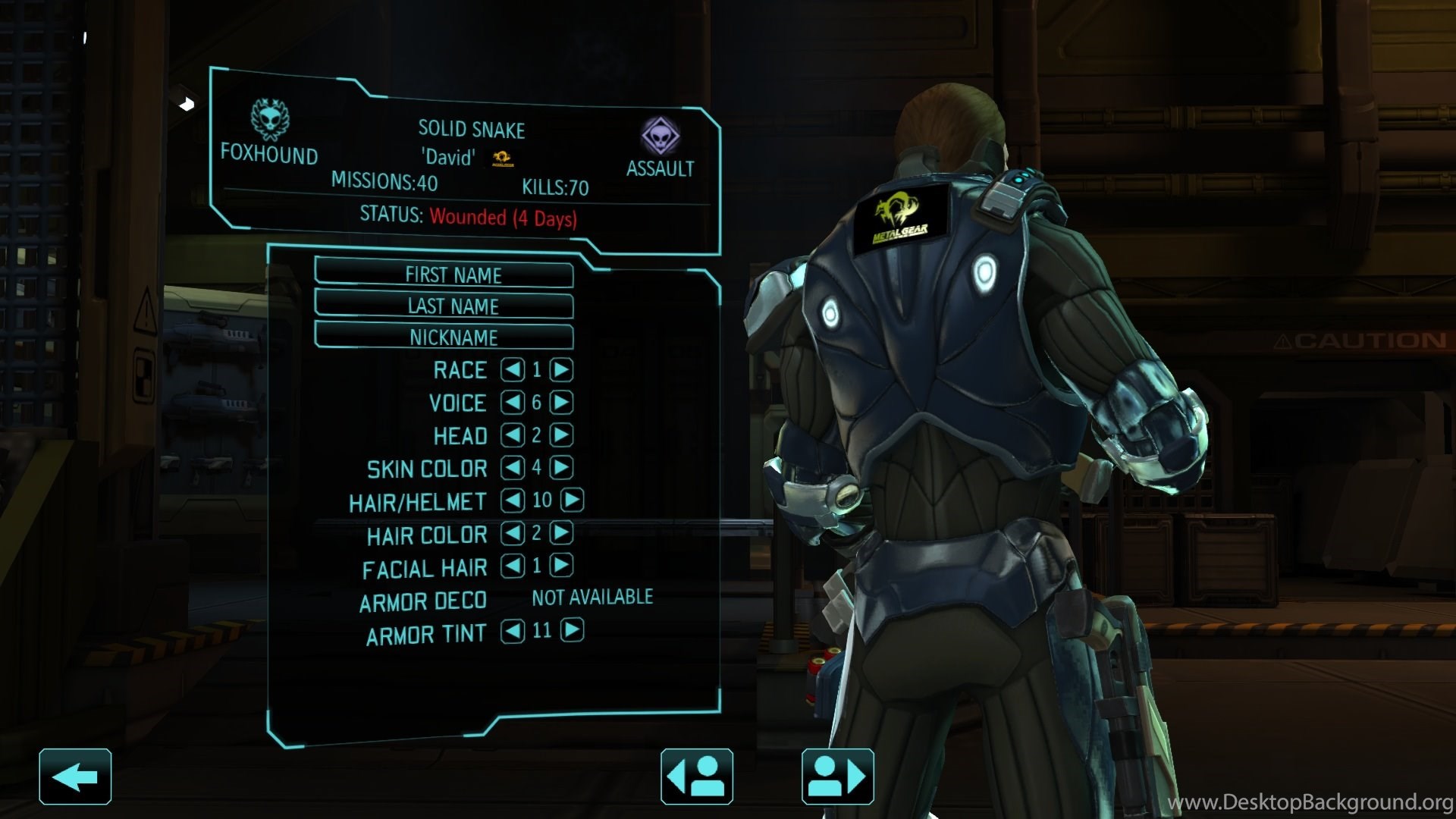Go to previous Skin Color
This screenshot has width=1456, height=819.
pyautogui.click(x=513, y=467)
